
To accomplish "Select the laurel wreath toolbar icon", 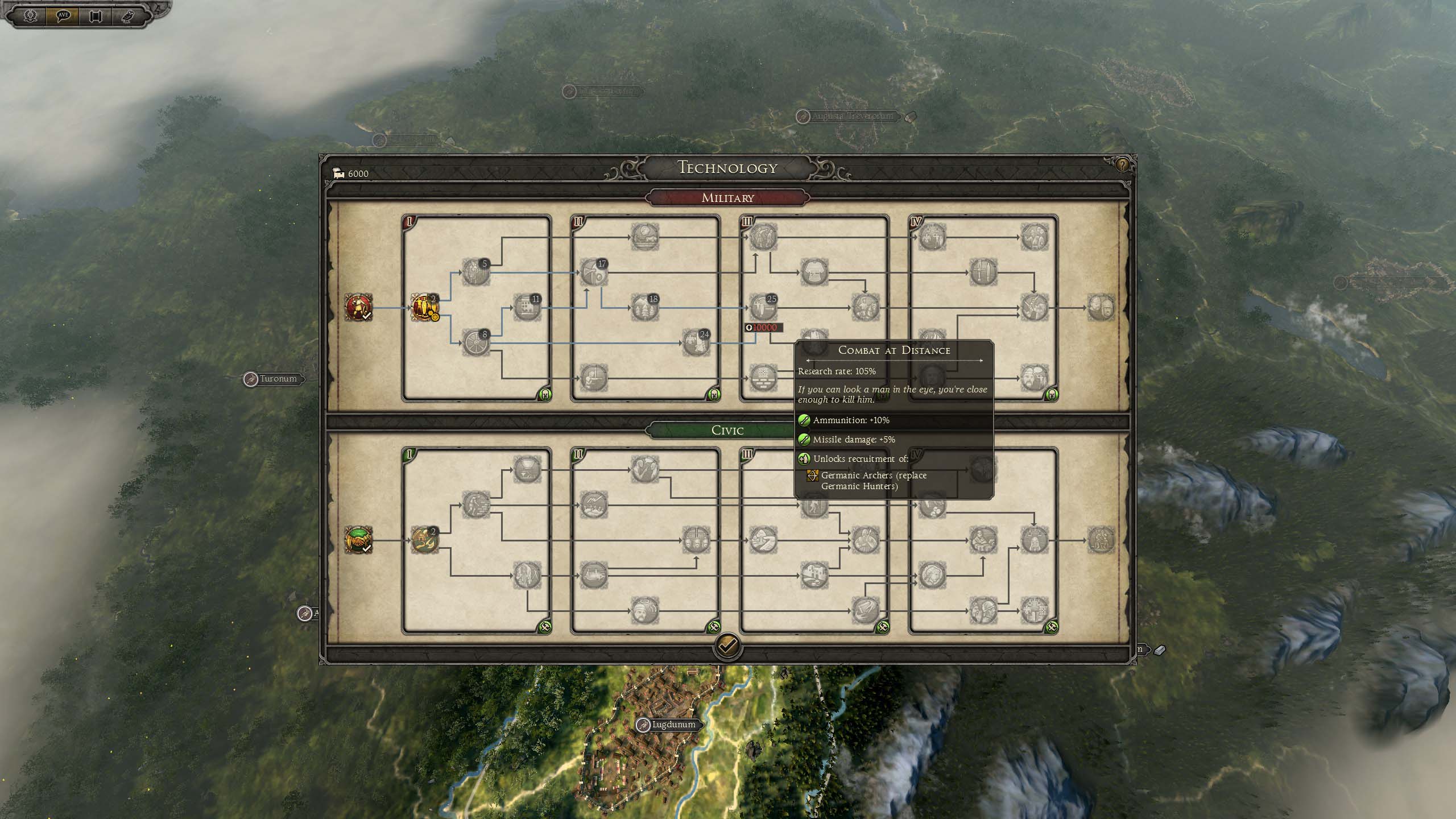I will pos(31,15).
